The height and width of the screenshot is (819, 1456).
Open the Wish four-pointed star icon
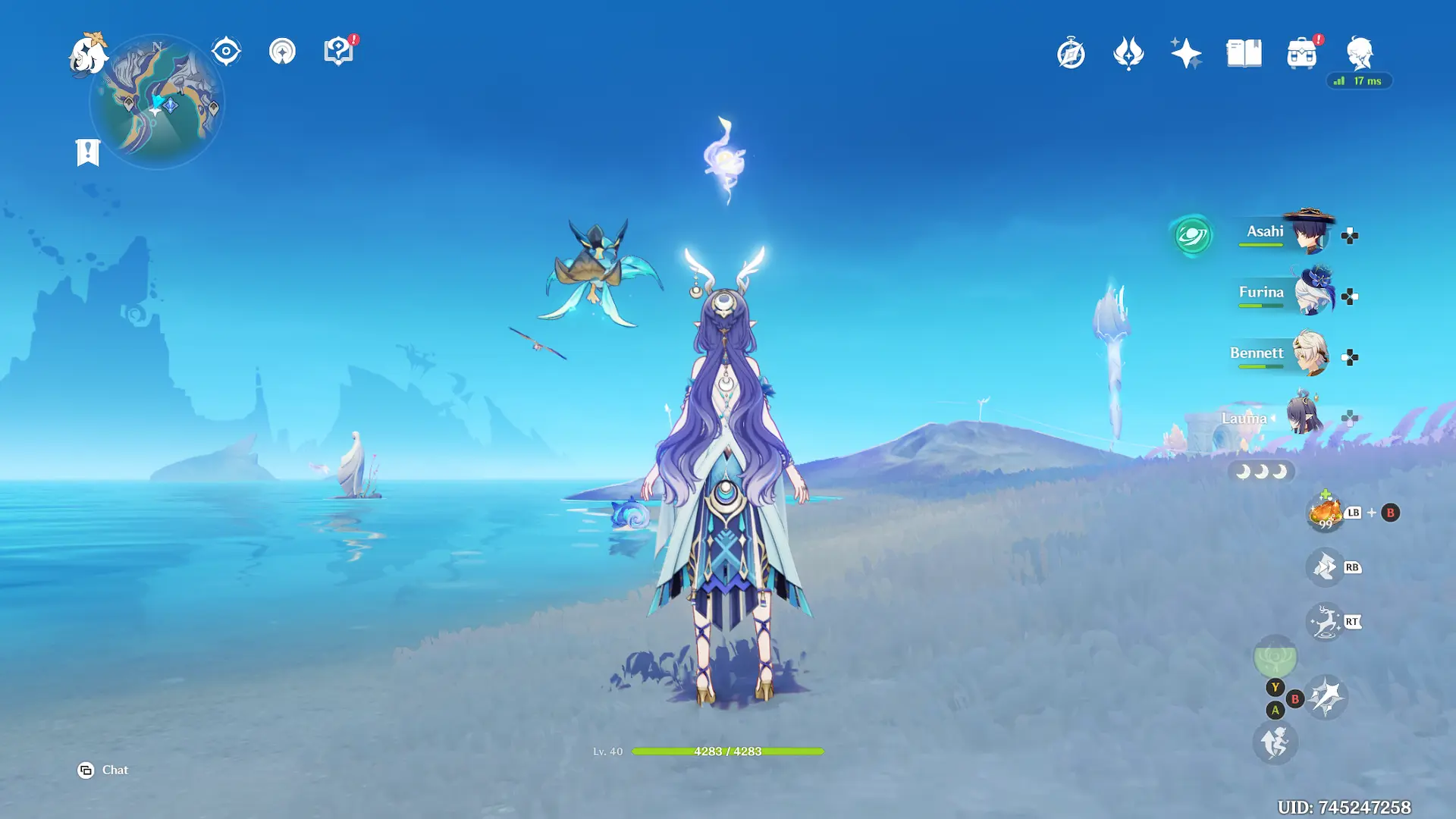pos(1186,53)
